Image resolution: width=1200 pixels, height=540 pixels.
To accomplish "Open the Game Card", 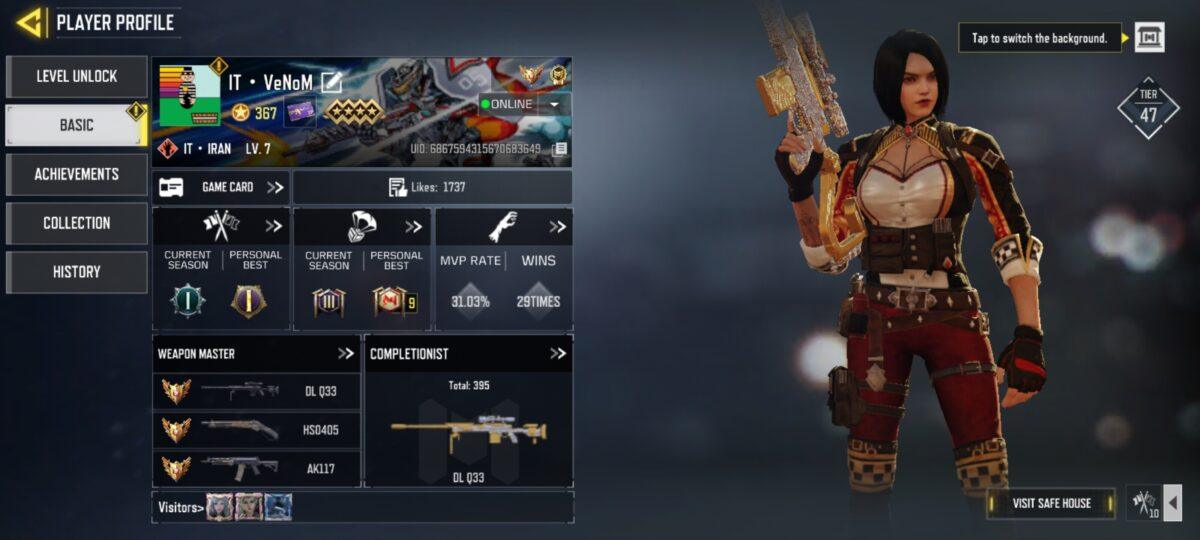I will (221, 187).
